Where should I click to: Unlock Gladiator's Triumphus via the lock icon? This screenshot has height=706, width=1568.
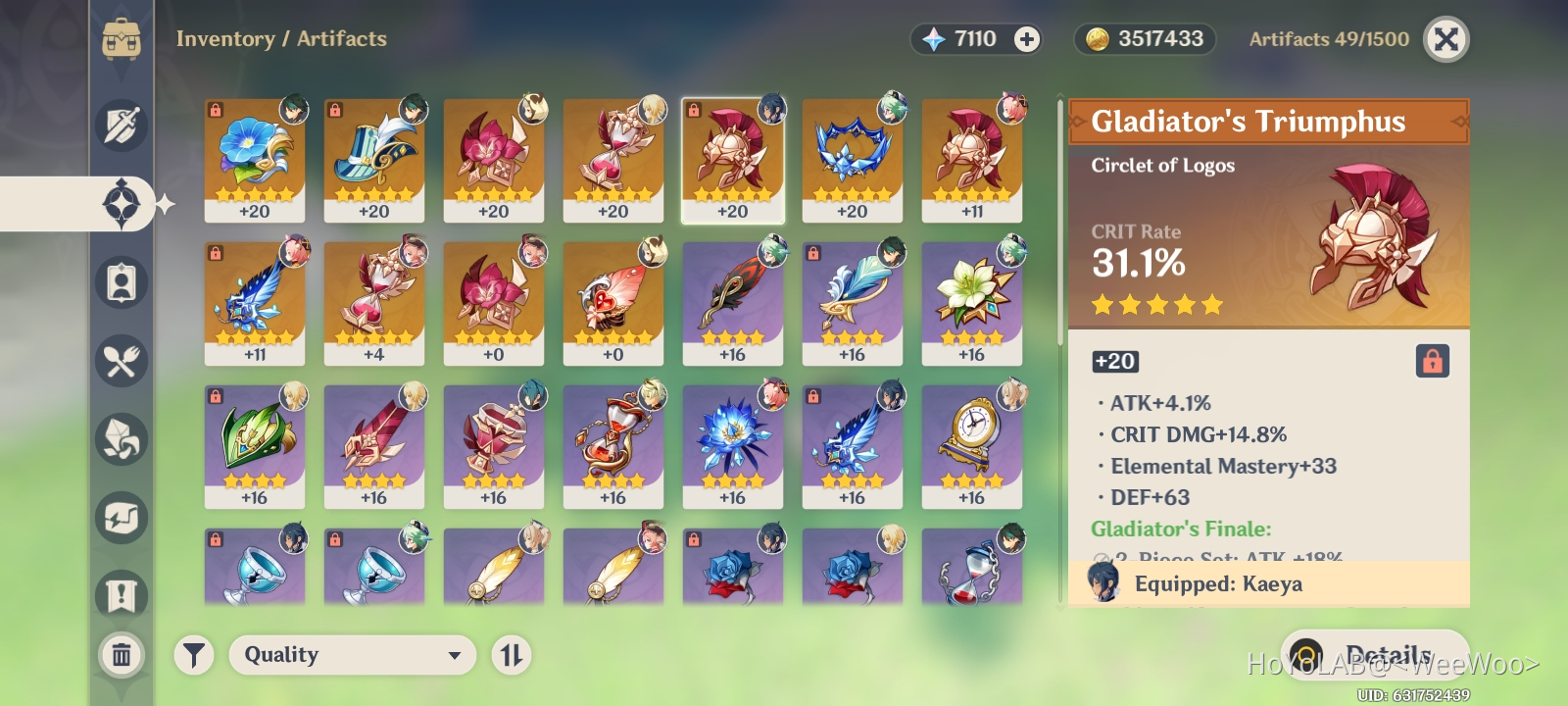point(1433,361)
